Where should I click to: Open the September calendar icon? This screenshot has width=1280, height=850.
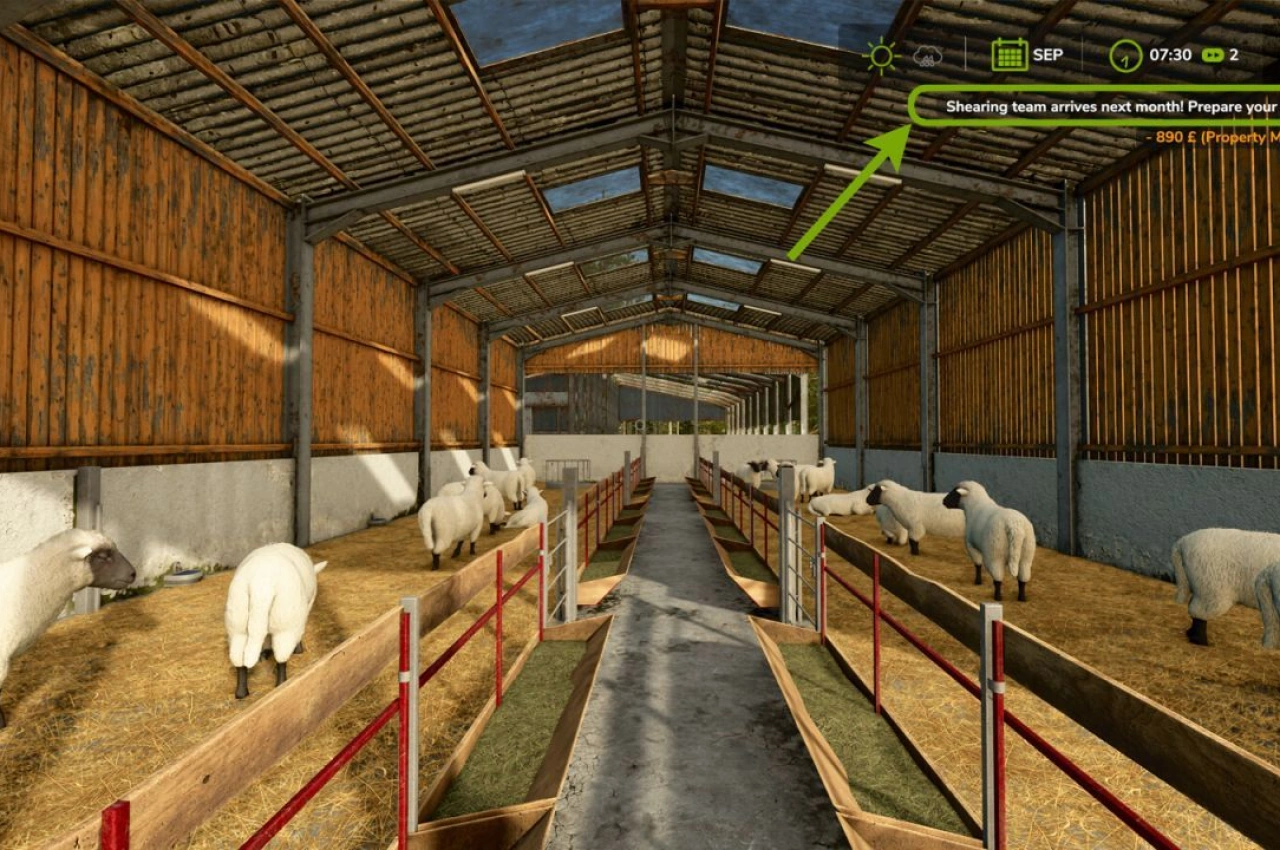point(1009,55)
